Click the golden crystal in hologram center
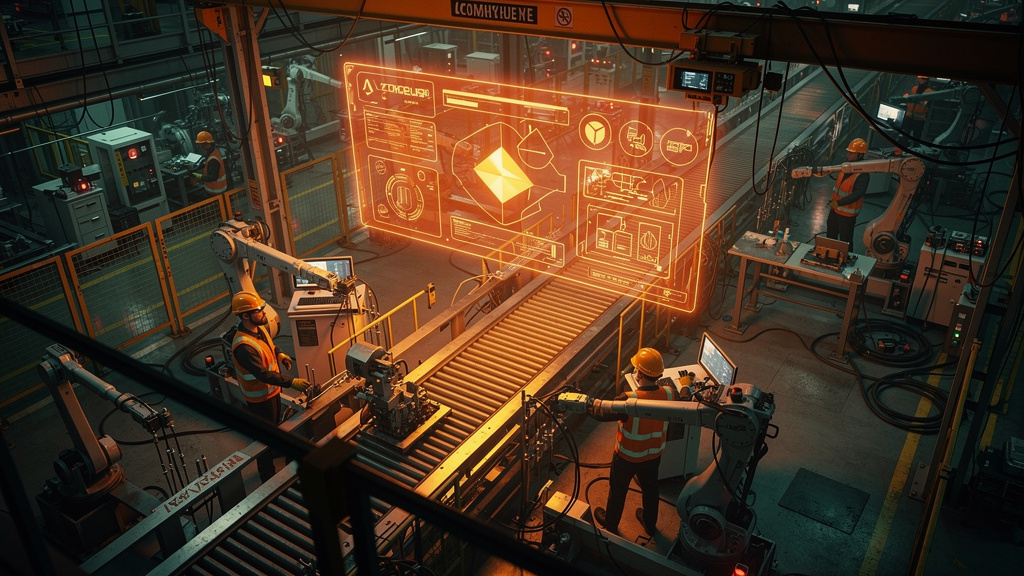This screenshot has width=1024, height=576. 503,174
